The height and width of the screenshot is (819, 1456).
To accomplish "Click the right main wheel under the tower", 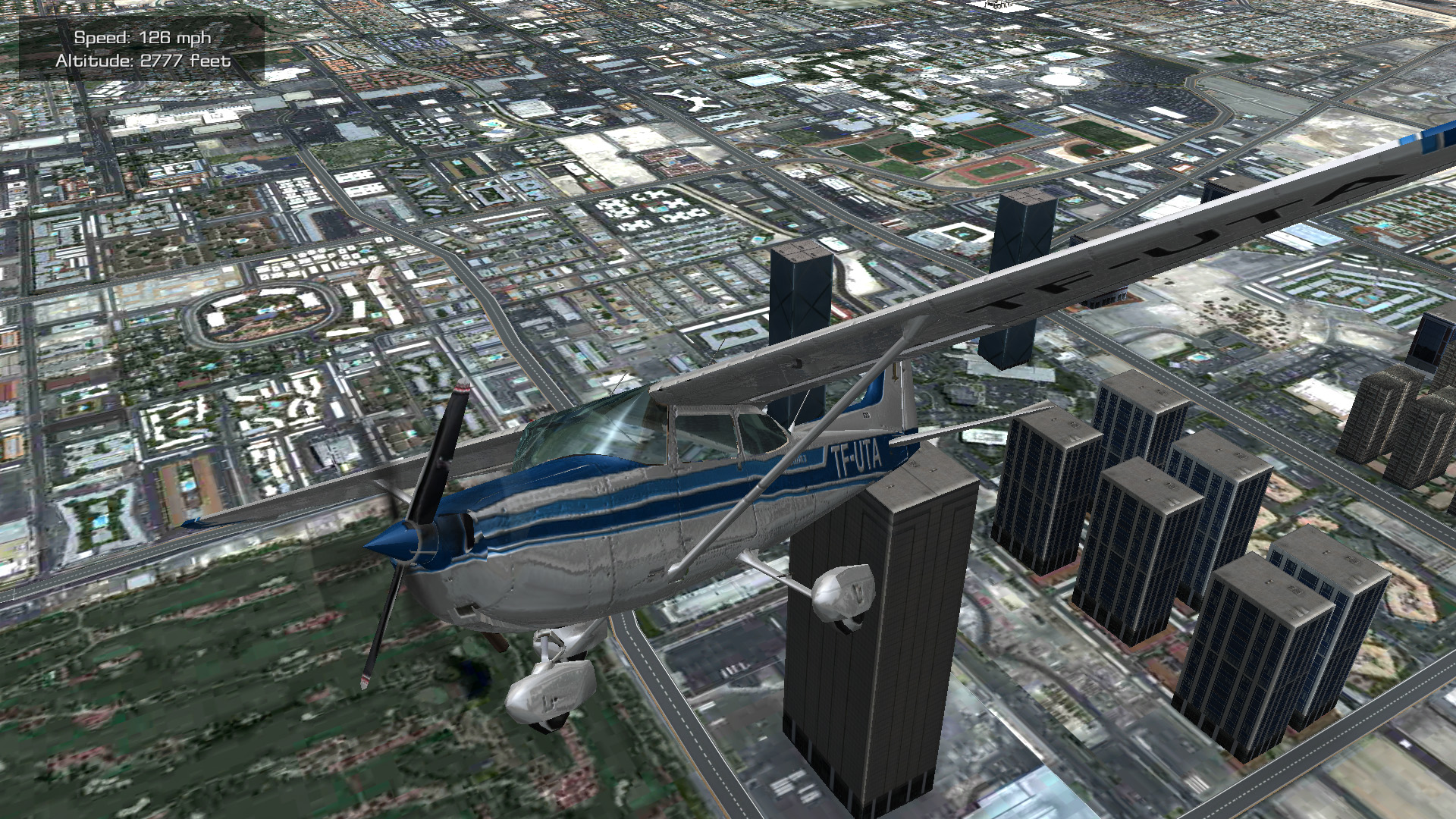I will 842,595.
